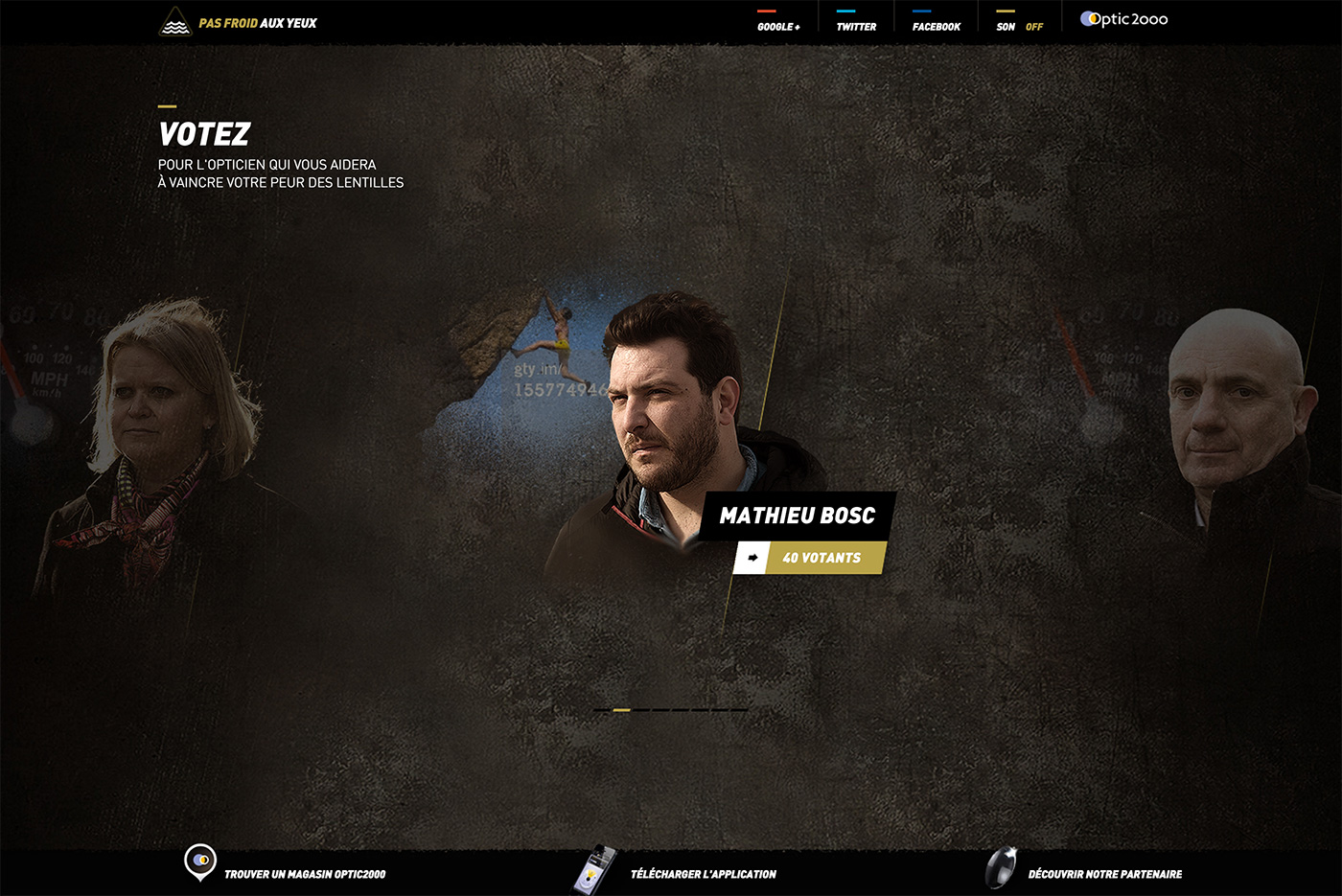Select the highlighted yellow carousel indicator
Image resolution: width=1342 pixels, height=896 pixels.
(x=621, y=710)
